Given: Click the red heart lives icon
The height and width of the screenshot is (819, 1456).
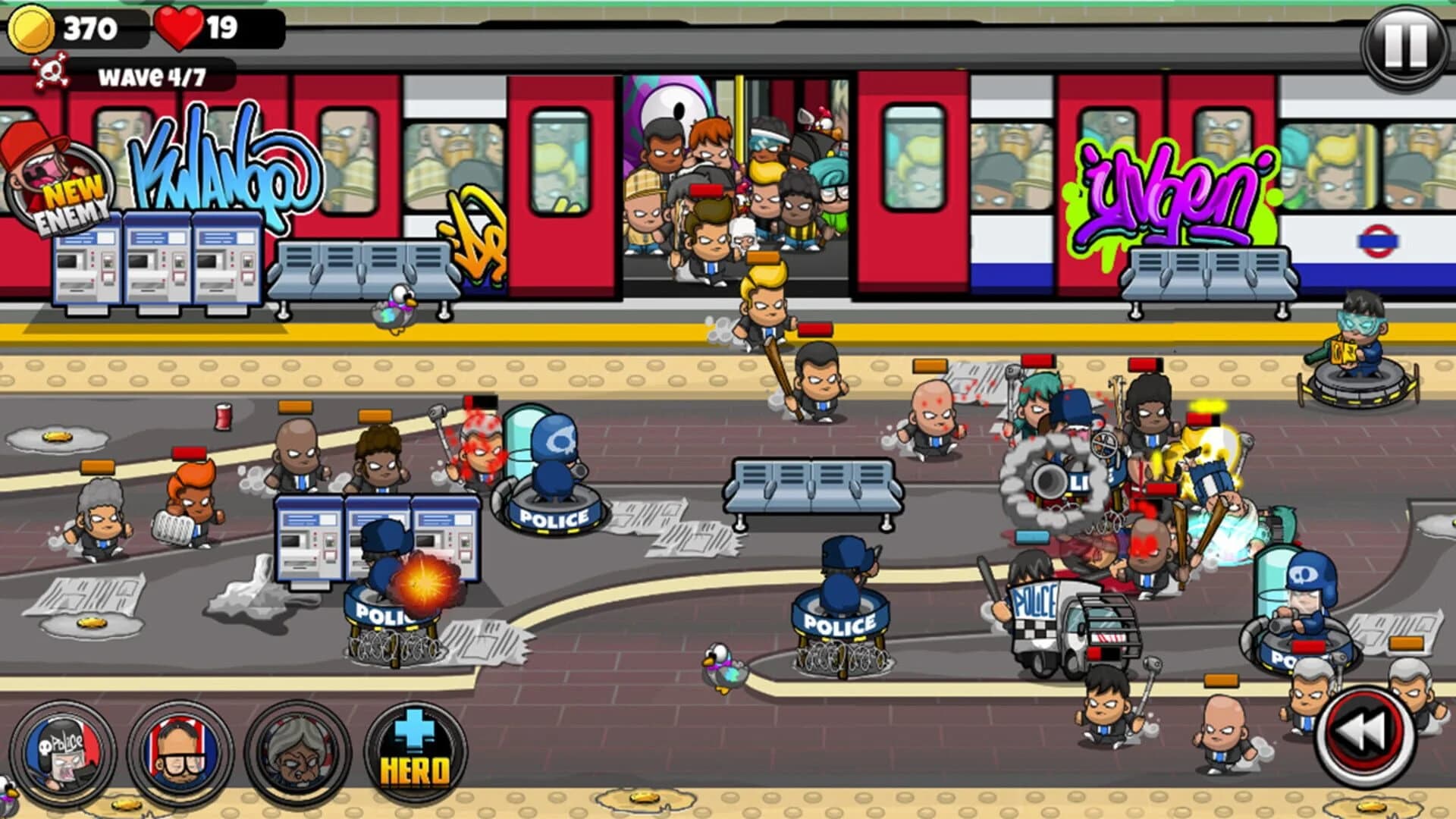Looking at the screenshot, I should pyautogui.click(x=178, y=27).
